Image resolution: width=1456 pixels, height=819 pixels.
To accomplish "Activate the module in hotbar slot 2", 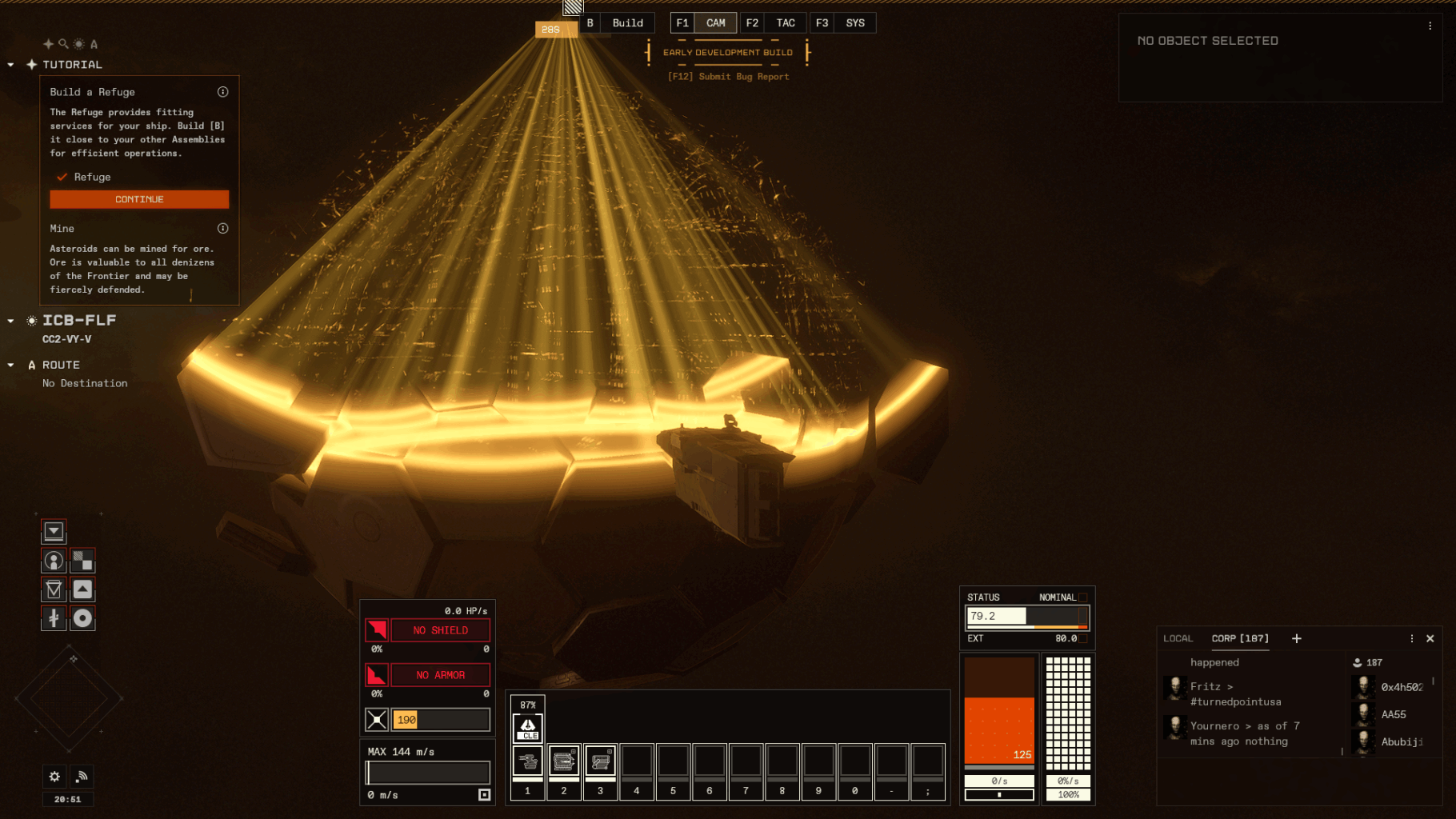I will 563,761.
